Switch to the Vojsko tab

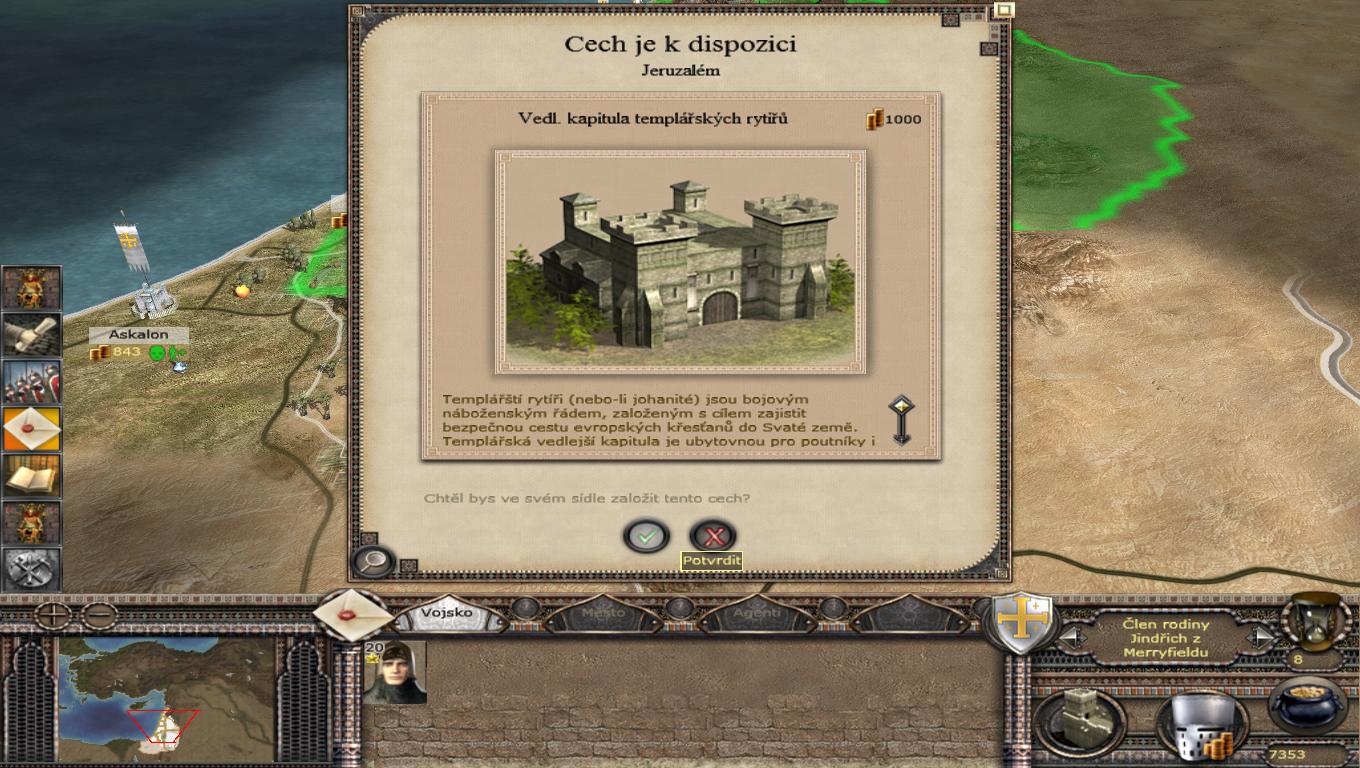446,613
